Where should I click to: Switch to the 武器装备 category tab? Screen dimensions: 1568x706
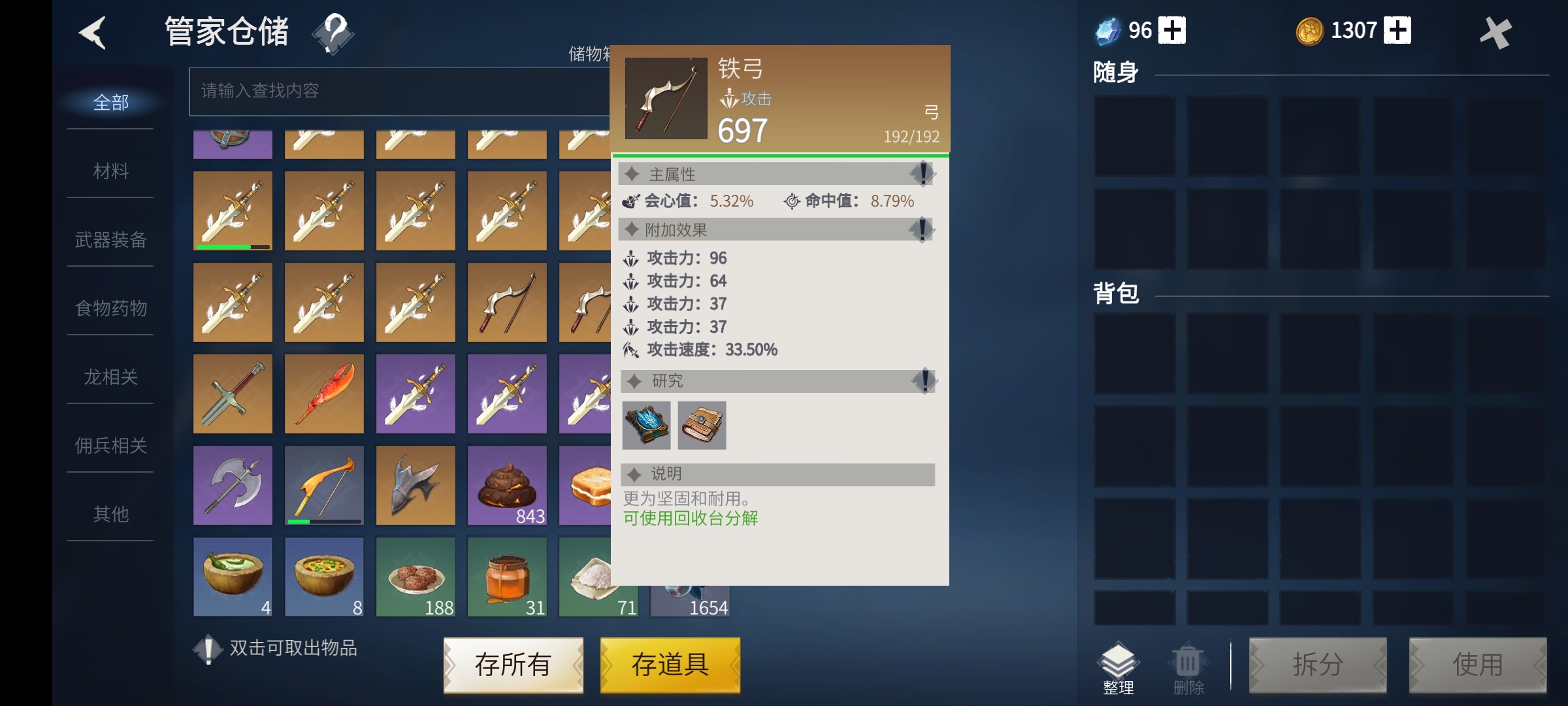[x=109, y=240]
